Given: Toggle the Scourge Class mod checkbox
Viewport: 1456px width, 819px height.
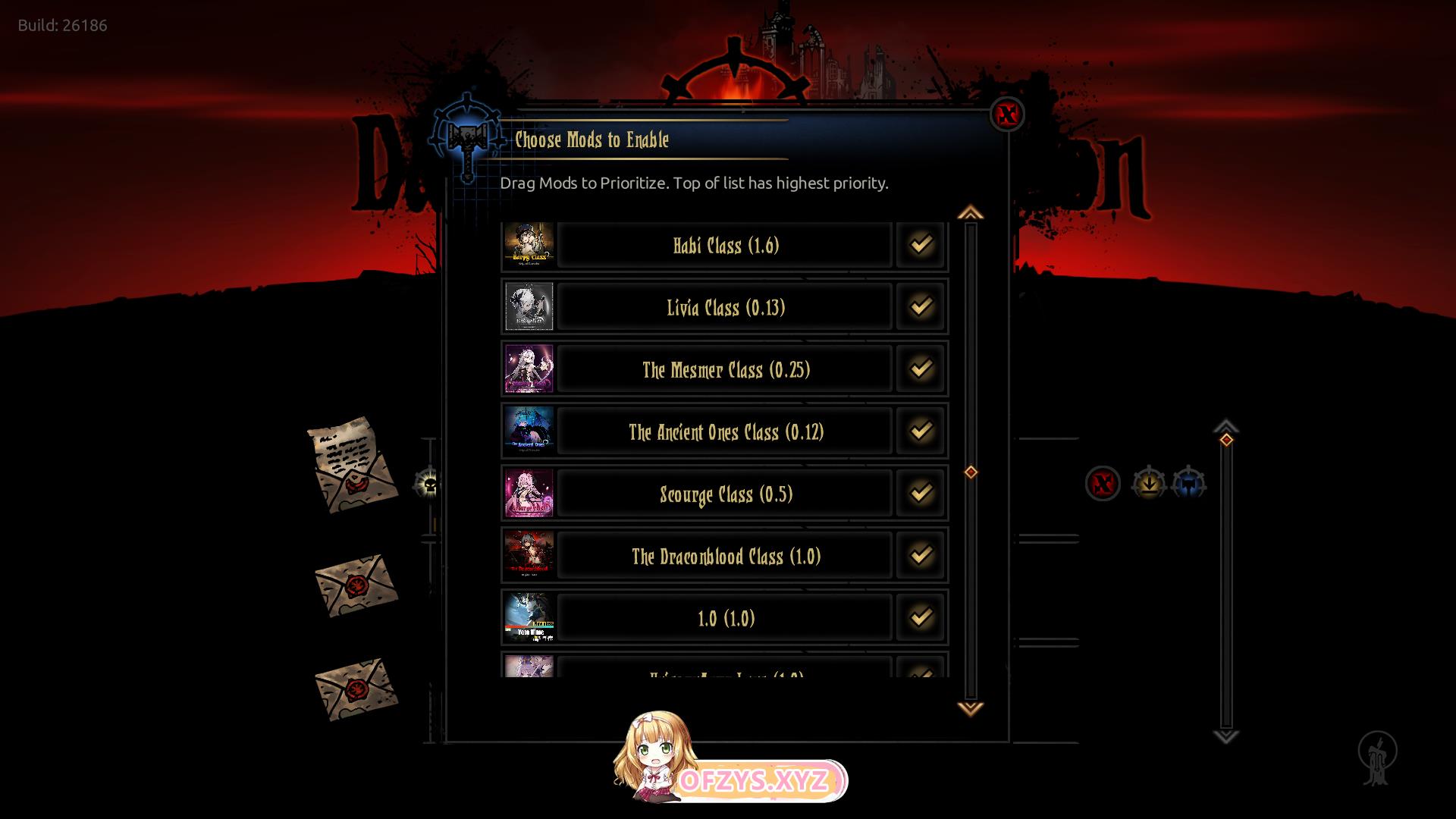Looking at the screenshot, I should pos(921,493).
